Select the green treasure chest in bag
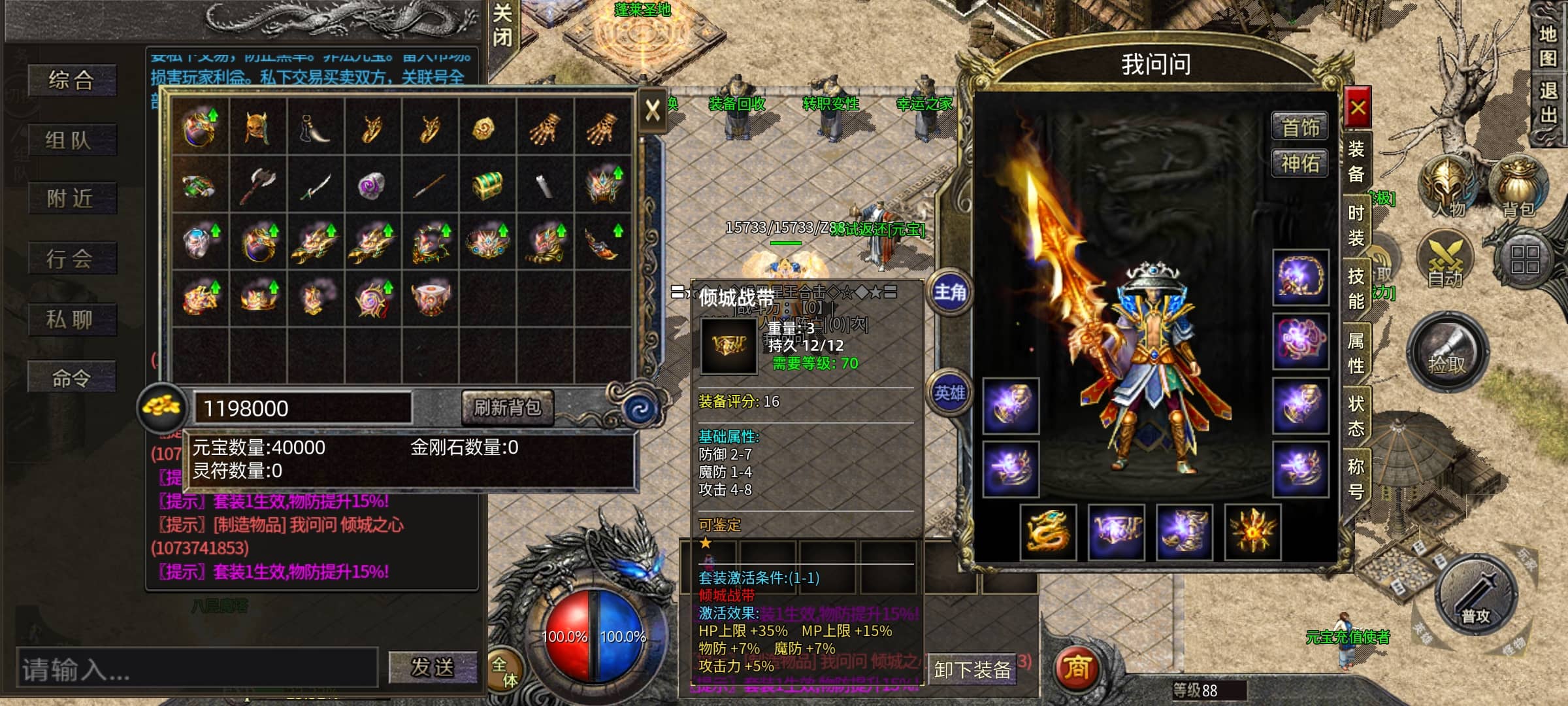Screen dimensions: 1568x706 [487, 184]
